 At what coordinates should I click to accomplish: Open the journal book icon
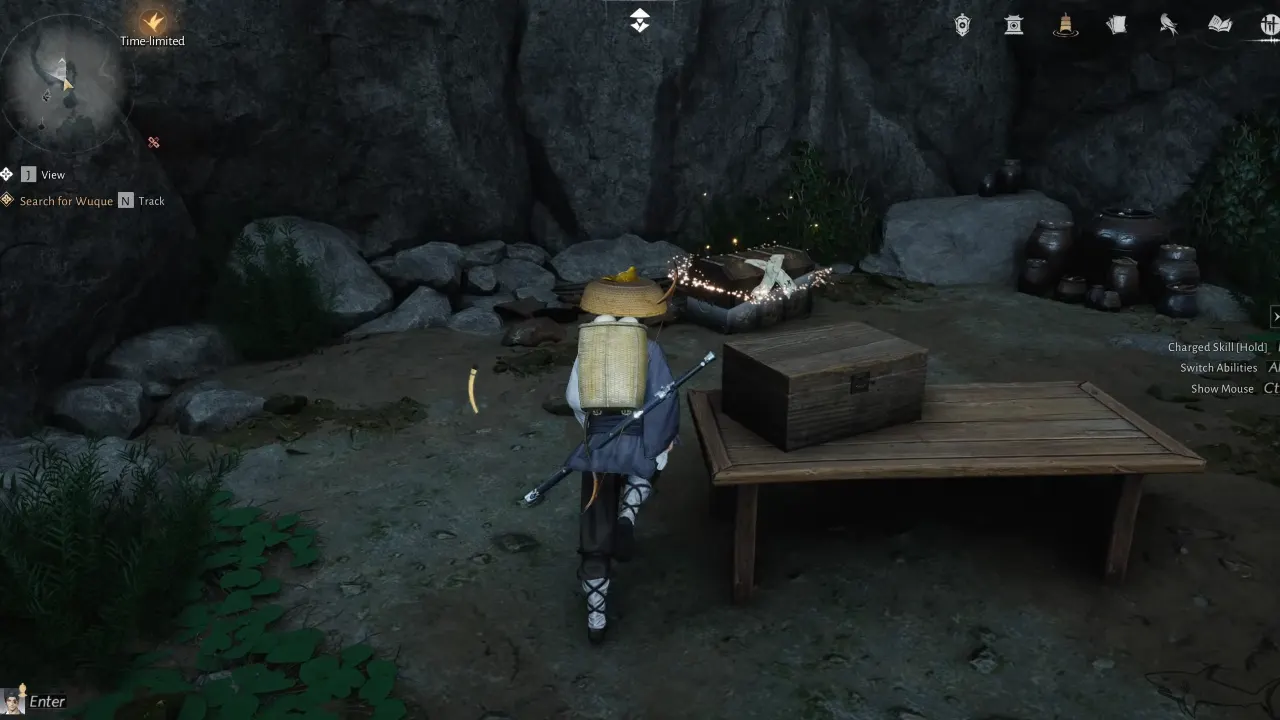(x=1218, y=25)
